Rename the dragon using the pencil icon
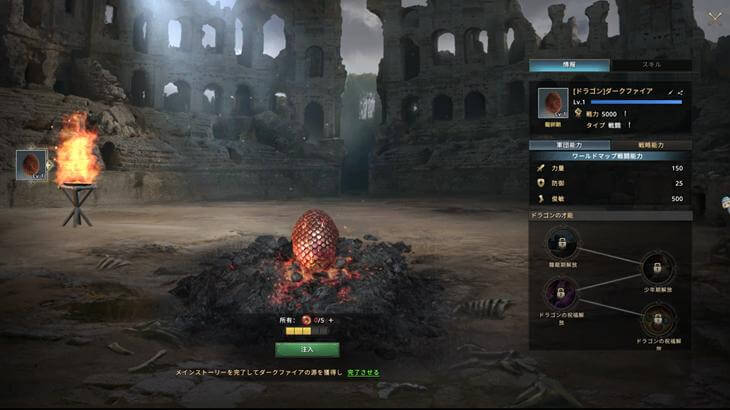Viewport: 730px width, 410px height. 670,92
